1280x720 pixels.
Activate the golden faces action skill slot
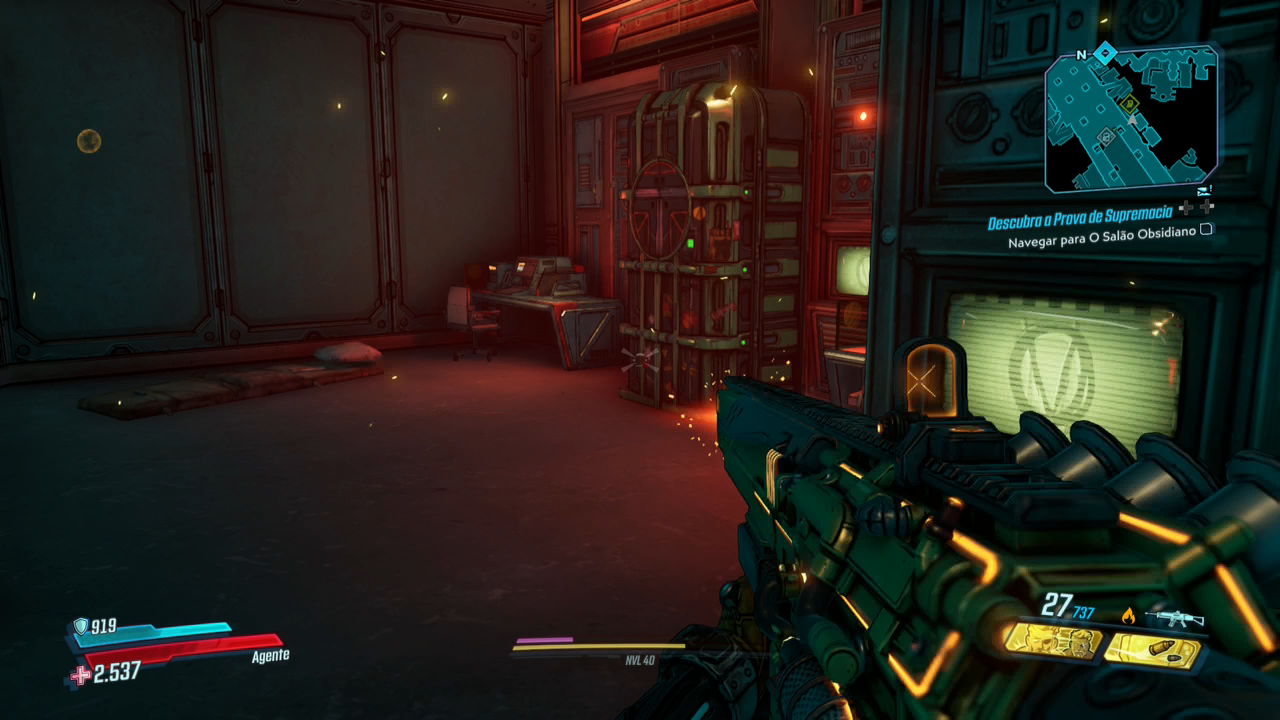1051,641
